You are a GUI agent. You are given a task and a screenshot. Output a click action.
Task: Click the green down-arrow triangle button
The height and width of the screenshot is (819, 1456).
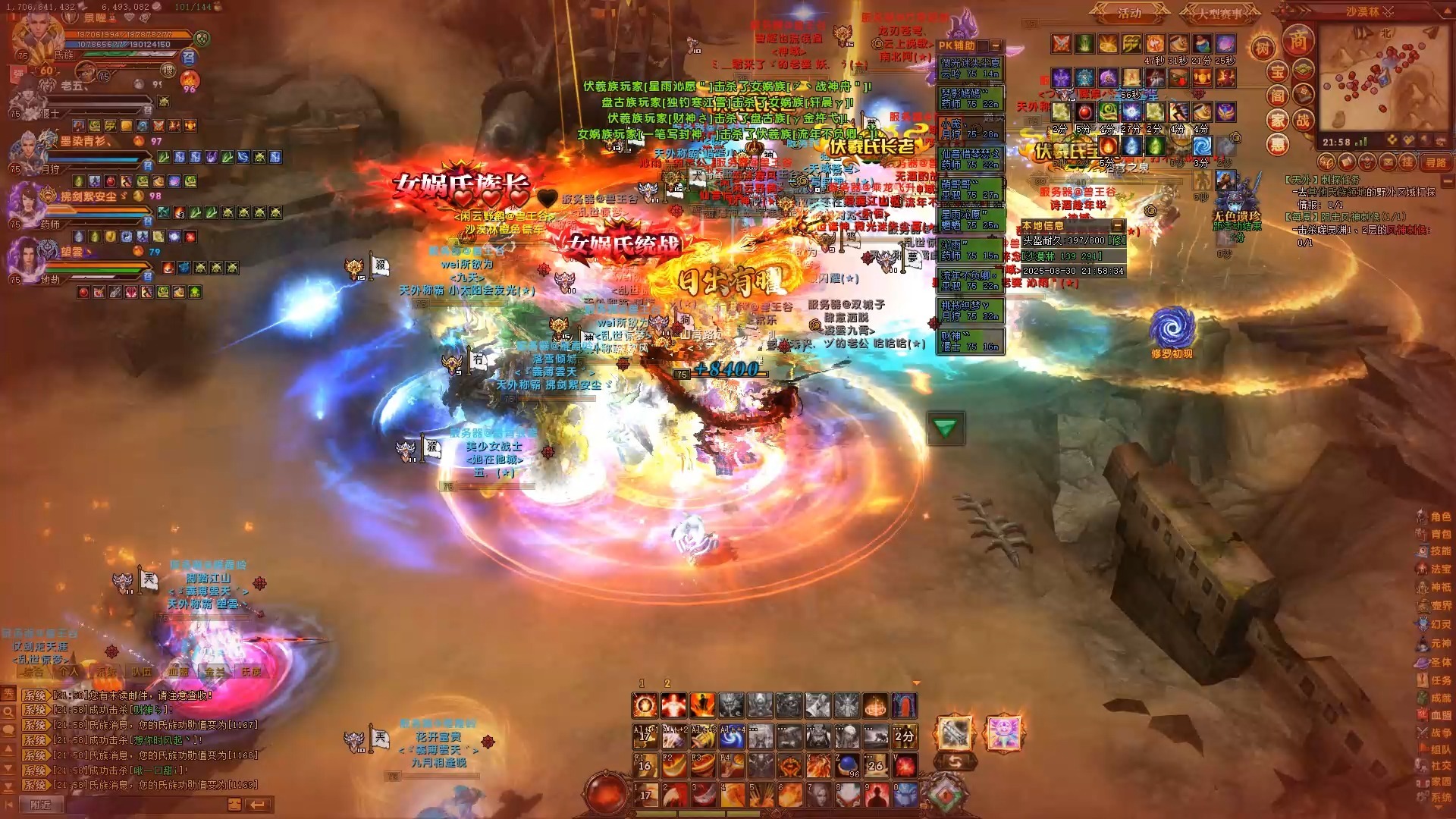pos(945,428)
